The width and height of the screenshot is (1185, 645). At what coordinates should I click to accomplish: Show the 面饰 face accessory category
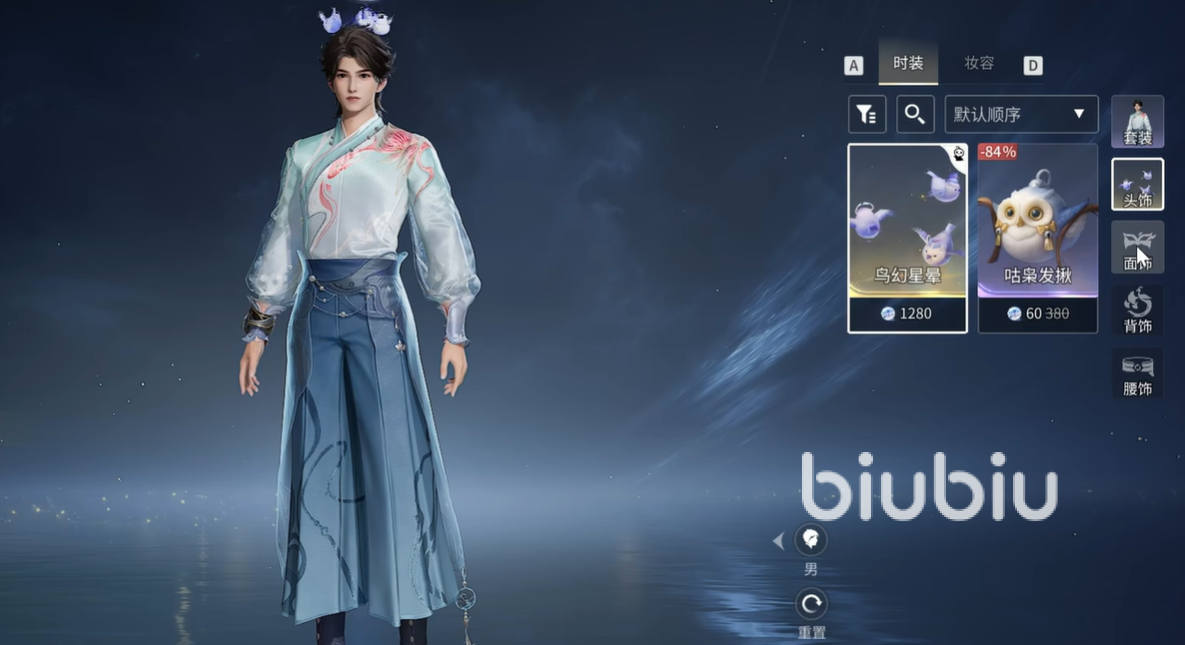coord(1137,247)
